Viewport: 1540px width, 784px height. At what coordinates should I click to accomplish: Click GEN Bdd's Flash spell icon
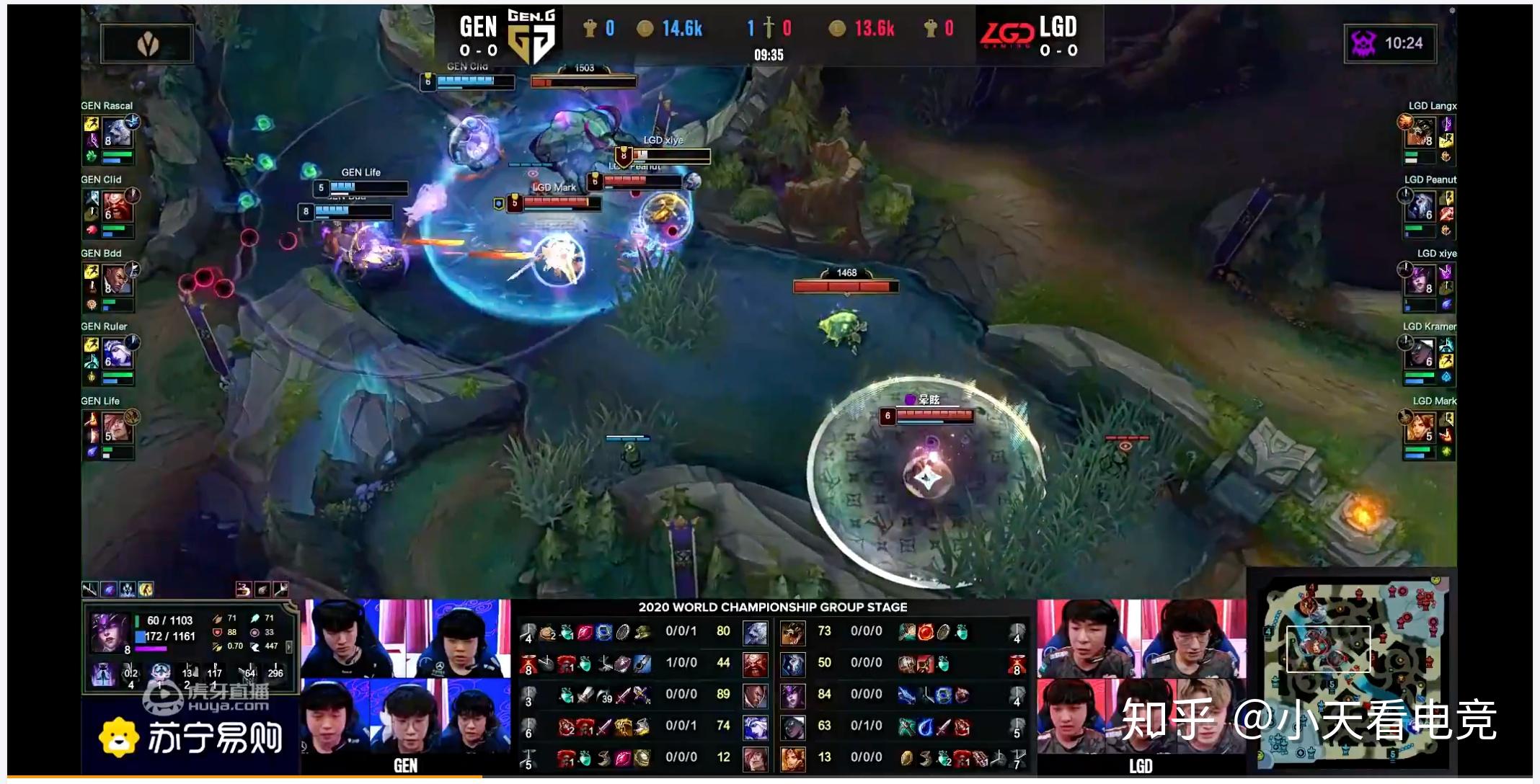[91, 272]
